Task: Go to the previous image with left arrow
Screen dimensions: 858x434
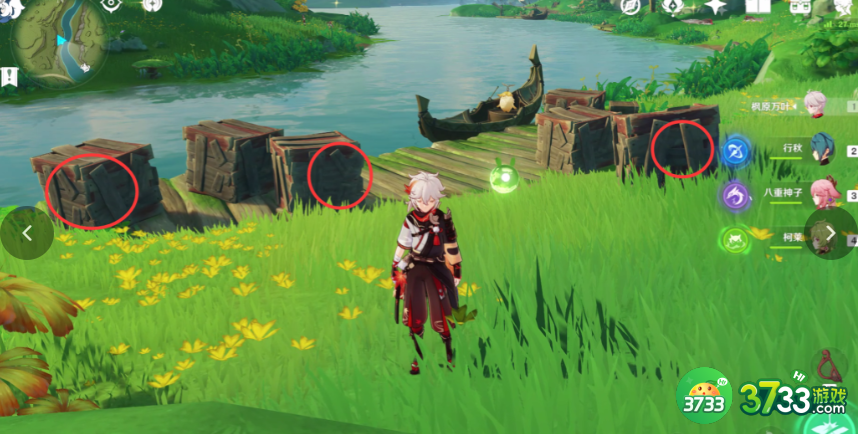Action: point(27,233)
